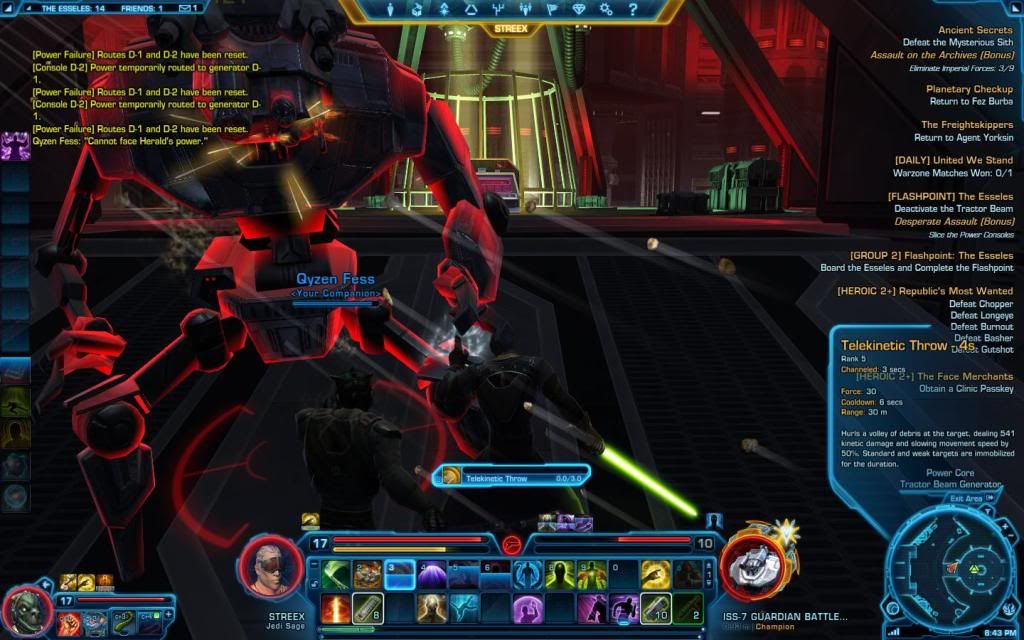The image size is (1024, 640).
Task: Open the inventory box icon in top menu
Action: [x=418, y=10]
